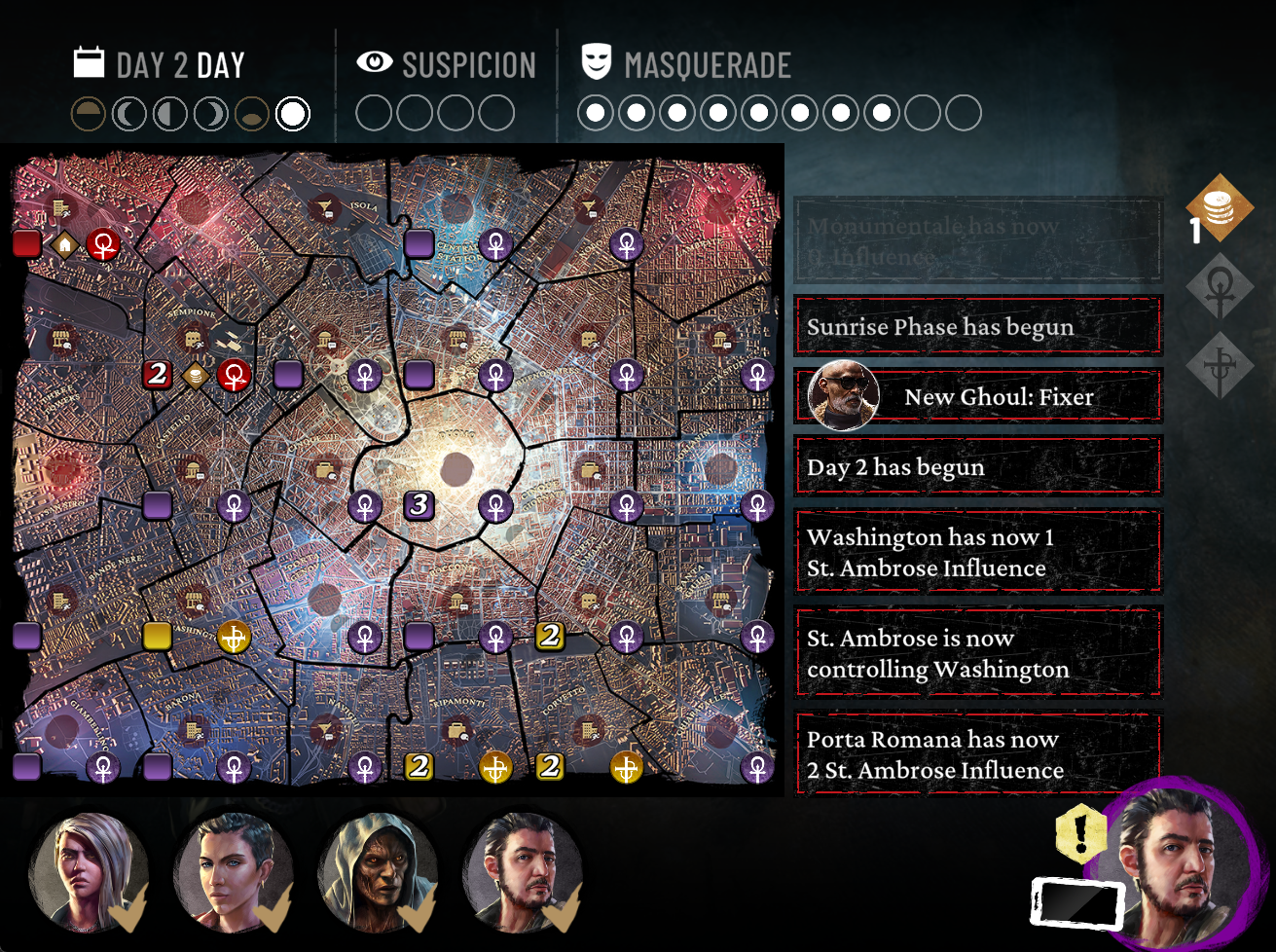The image size is (1276, 952).
Task: Select the purple '3' token on the map
Action: click(419, 505)
